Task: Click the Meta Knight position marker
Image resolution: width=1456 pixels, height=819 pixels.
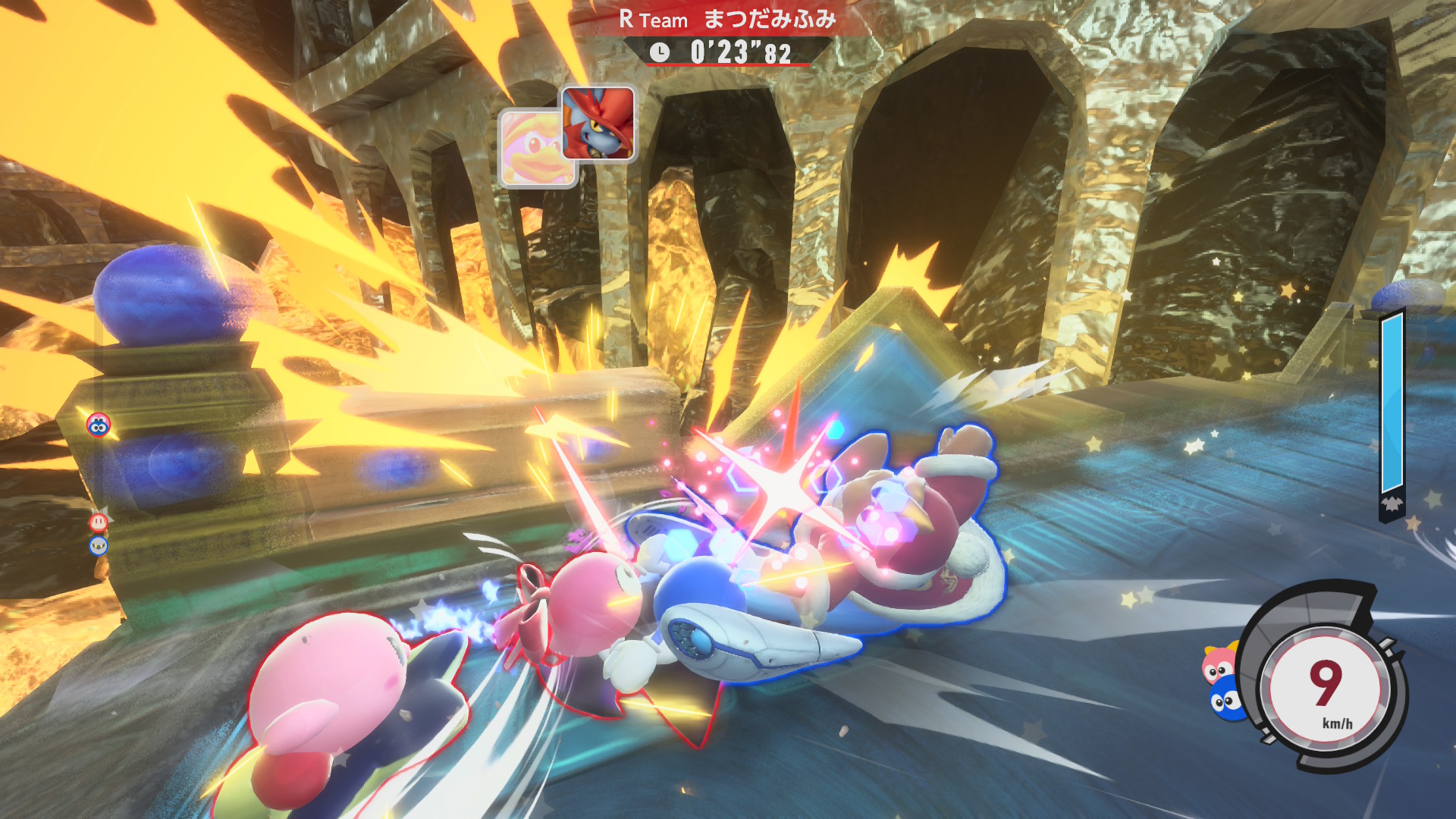Action: pos(99,545)
